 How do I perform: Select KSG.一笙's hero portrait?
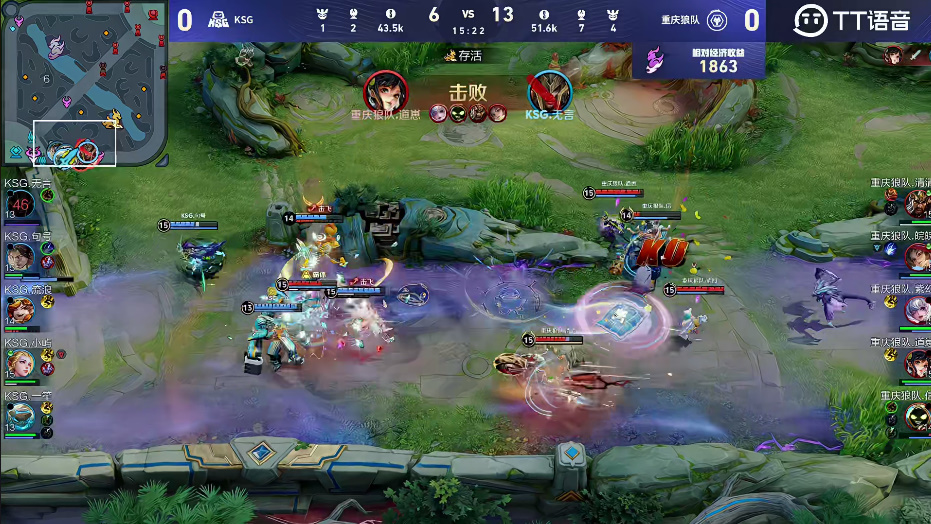(x=21, y=416)
